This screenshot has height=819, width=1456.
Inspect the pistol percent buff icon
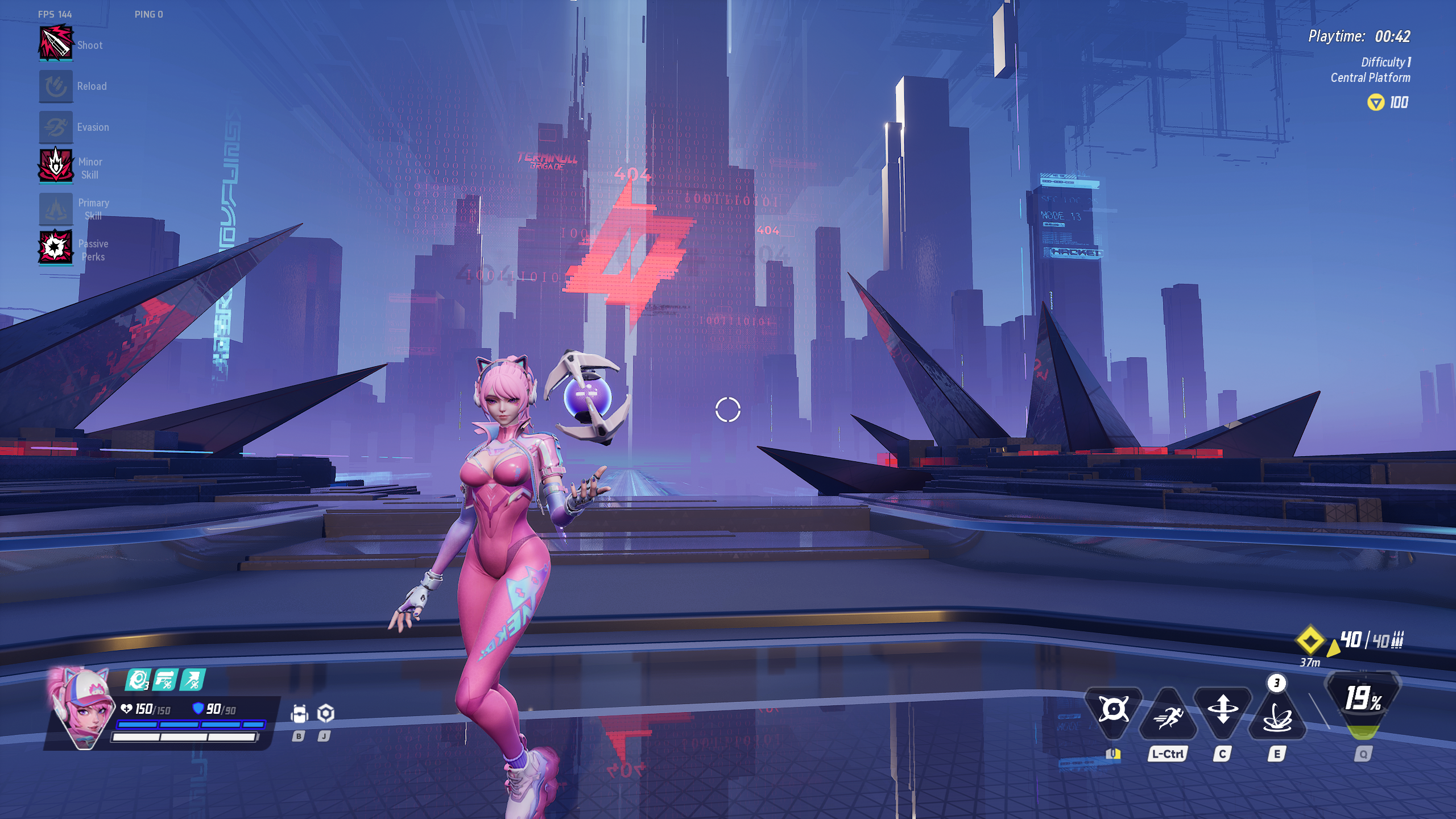coord(166,680)
